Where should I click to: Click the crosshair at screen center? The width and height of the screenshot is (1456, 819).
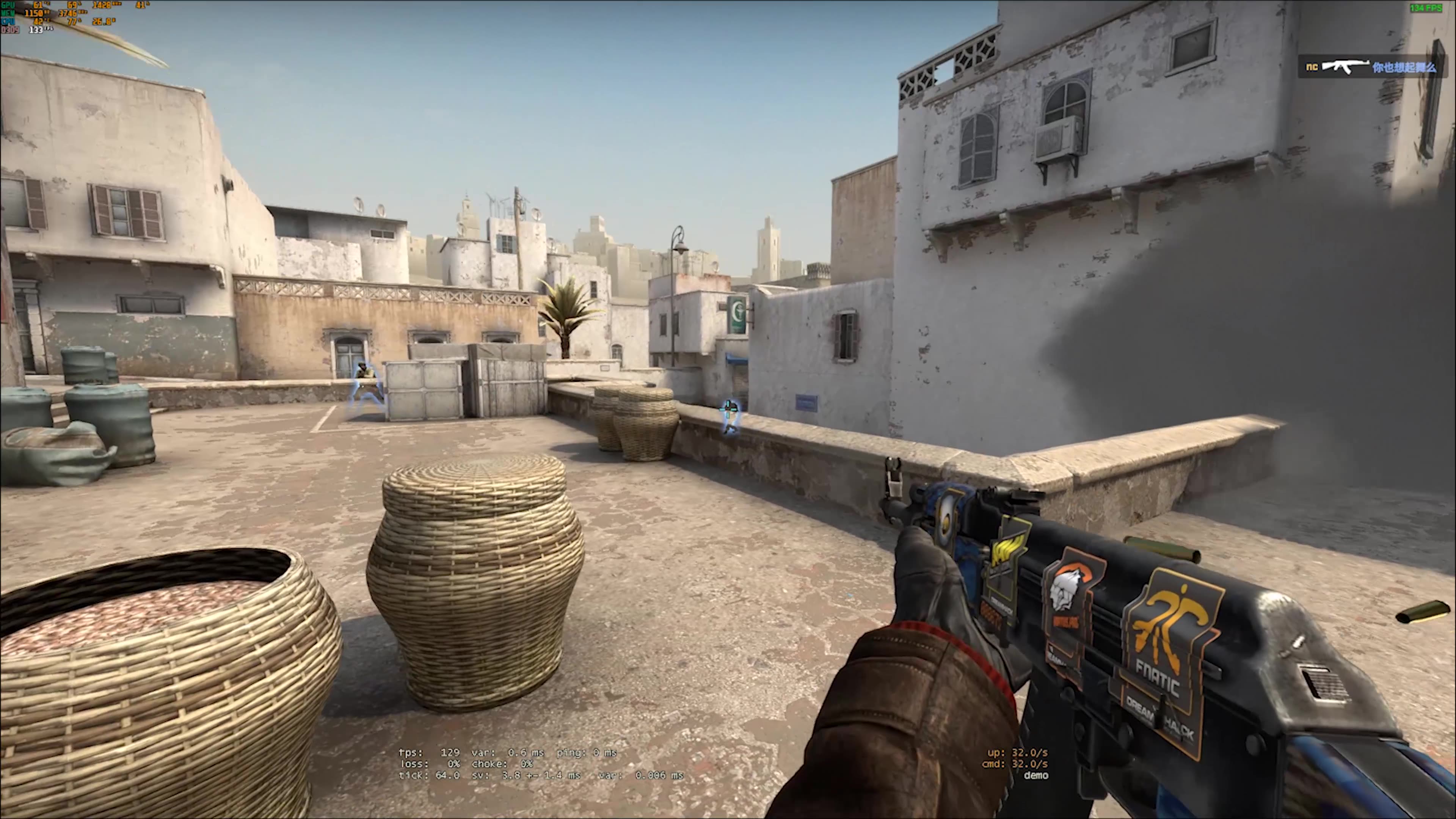(728, 409)
